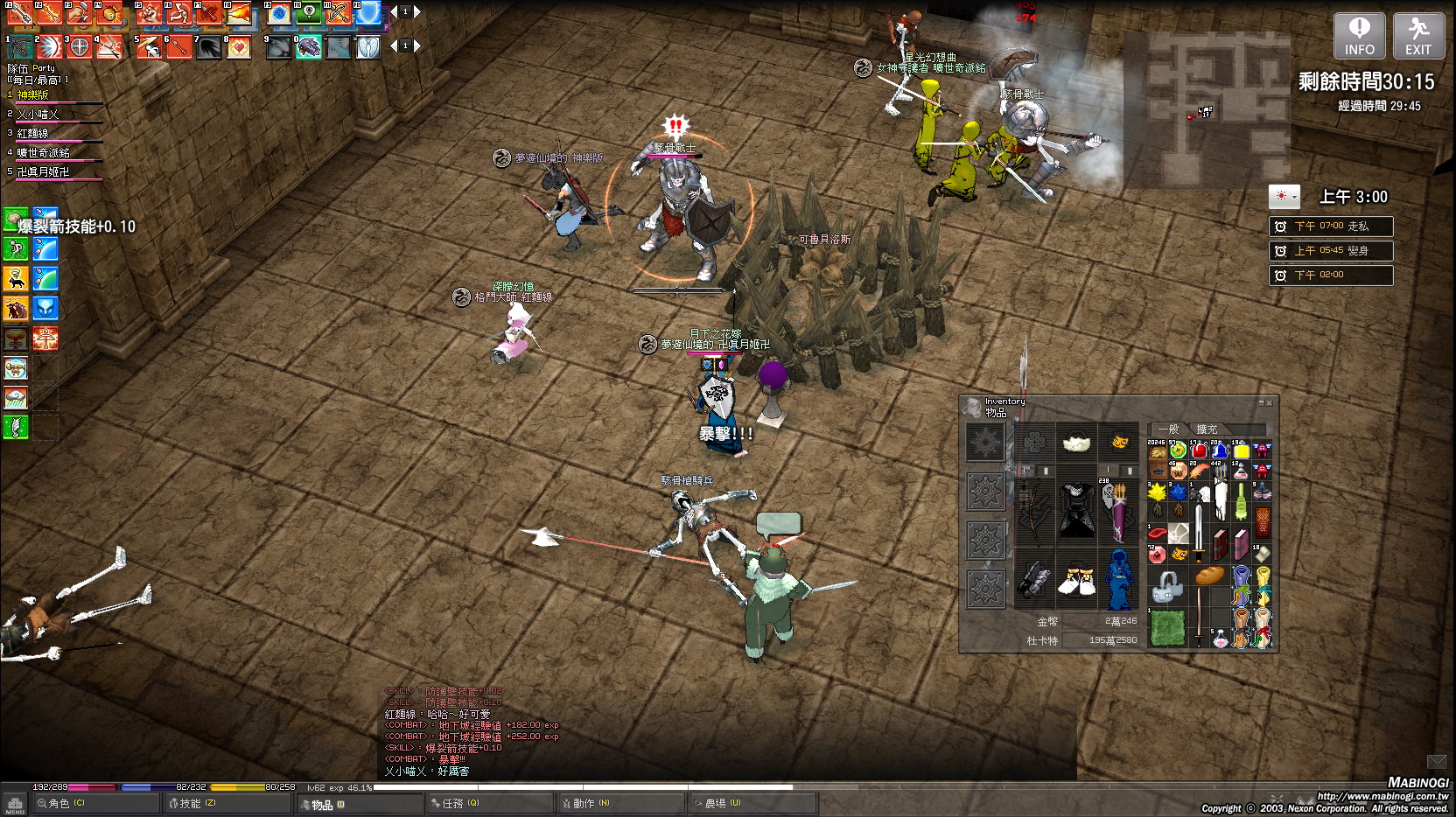Click the MENU button
Image resolution: width=1456 pixels, height=817 pixels.
15,805
